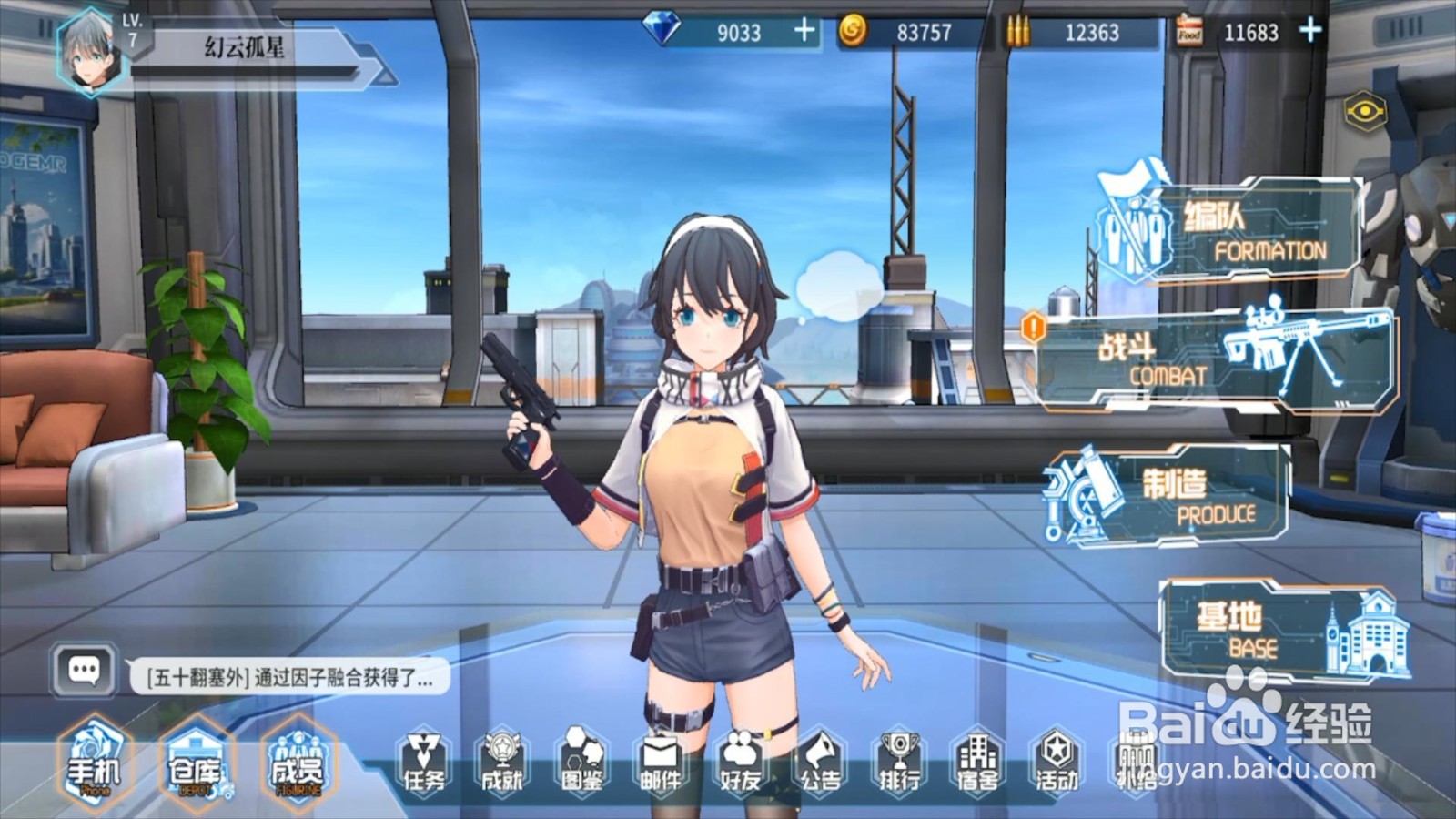Open the 任务 missions icon
This screenshot has width=1456, height=819.
point(424,763)
